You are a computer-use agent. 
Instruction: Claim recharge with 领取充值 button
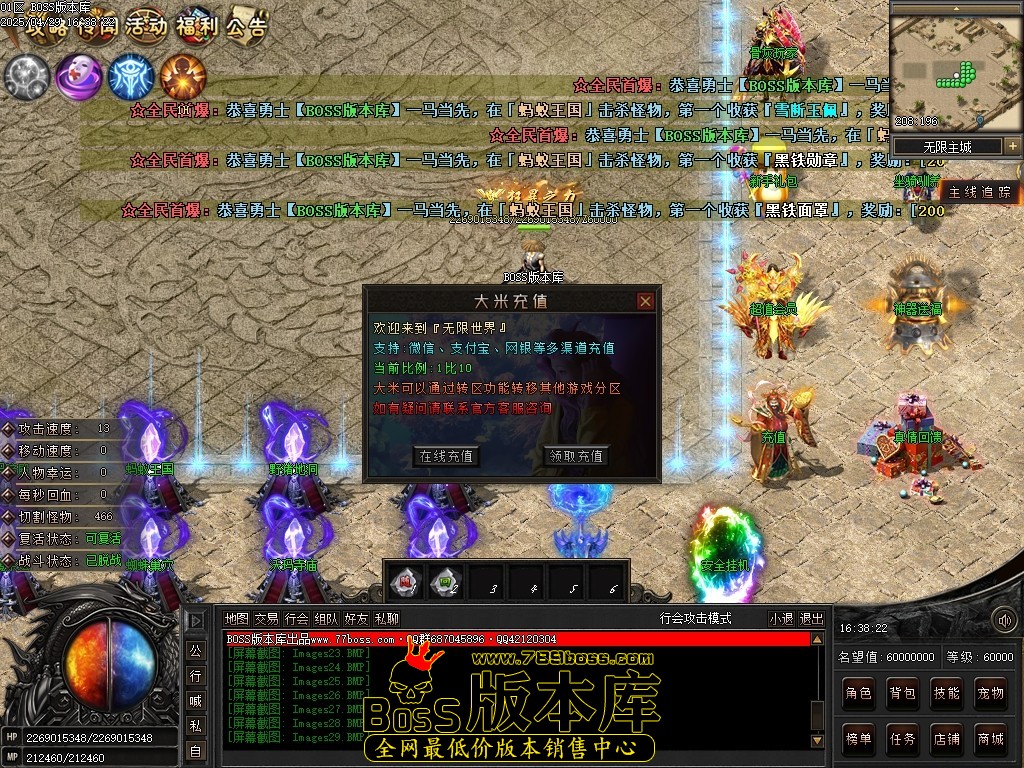coord(577,456)
